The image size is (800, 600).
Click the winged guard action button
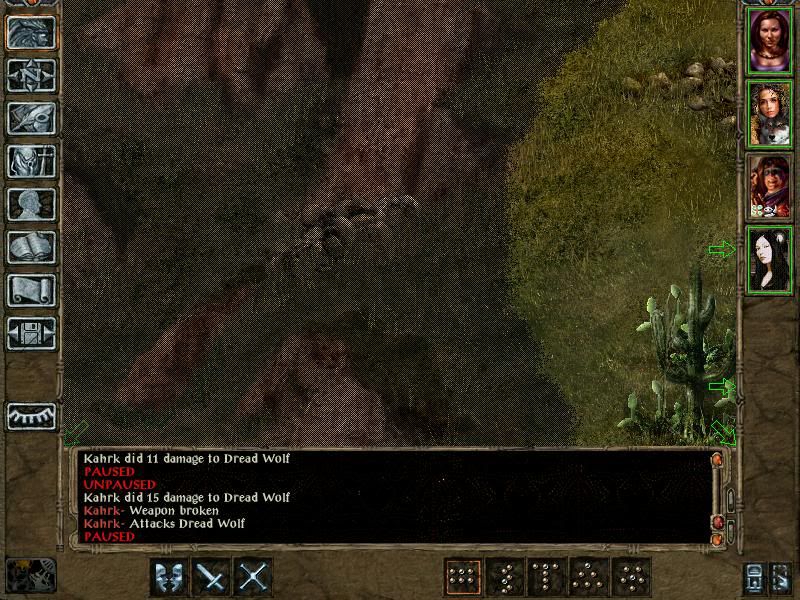(169, 577)
